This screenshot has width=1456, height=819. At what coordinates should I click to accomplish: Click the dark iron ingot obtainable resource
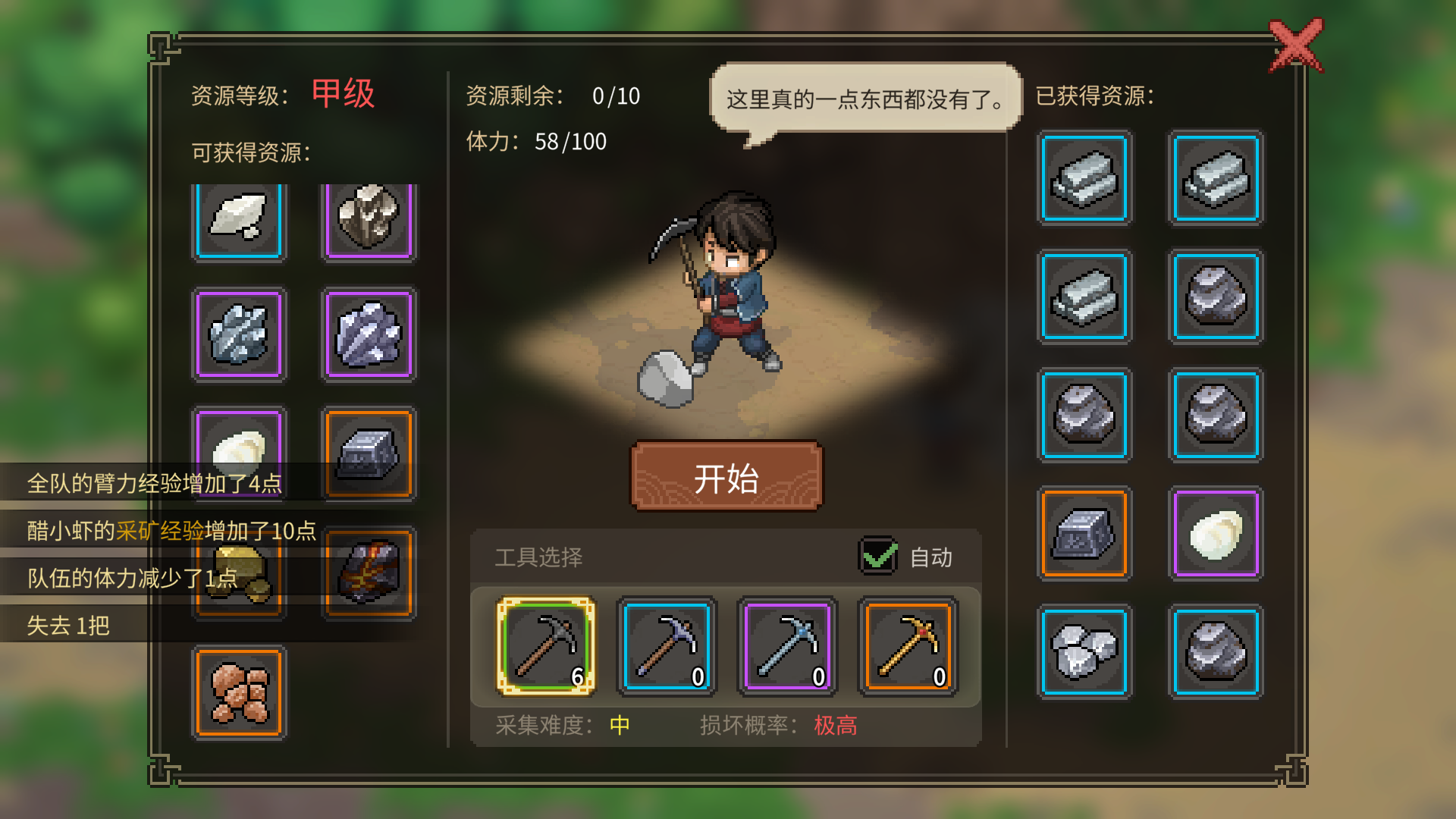point(369,453)
